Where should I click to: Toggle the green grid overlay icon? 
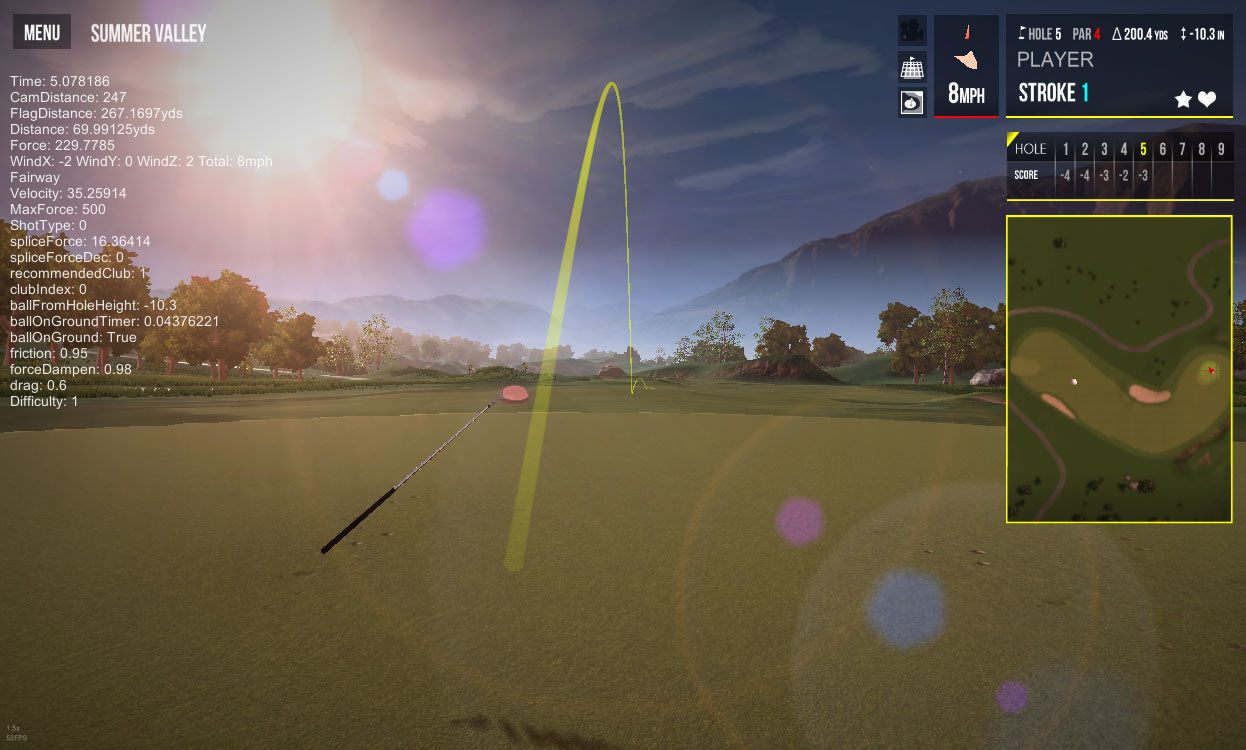(x=911, y=67)
